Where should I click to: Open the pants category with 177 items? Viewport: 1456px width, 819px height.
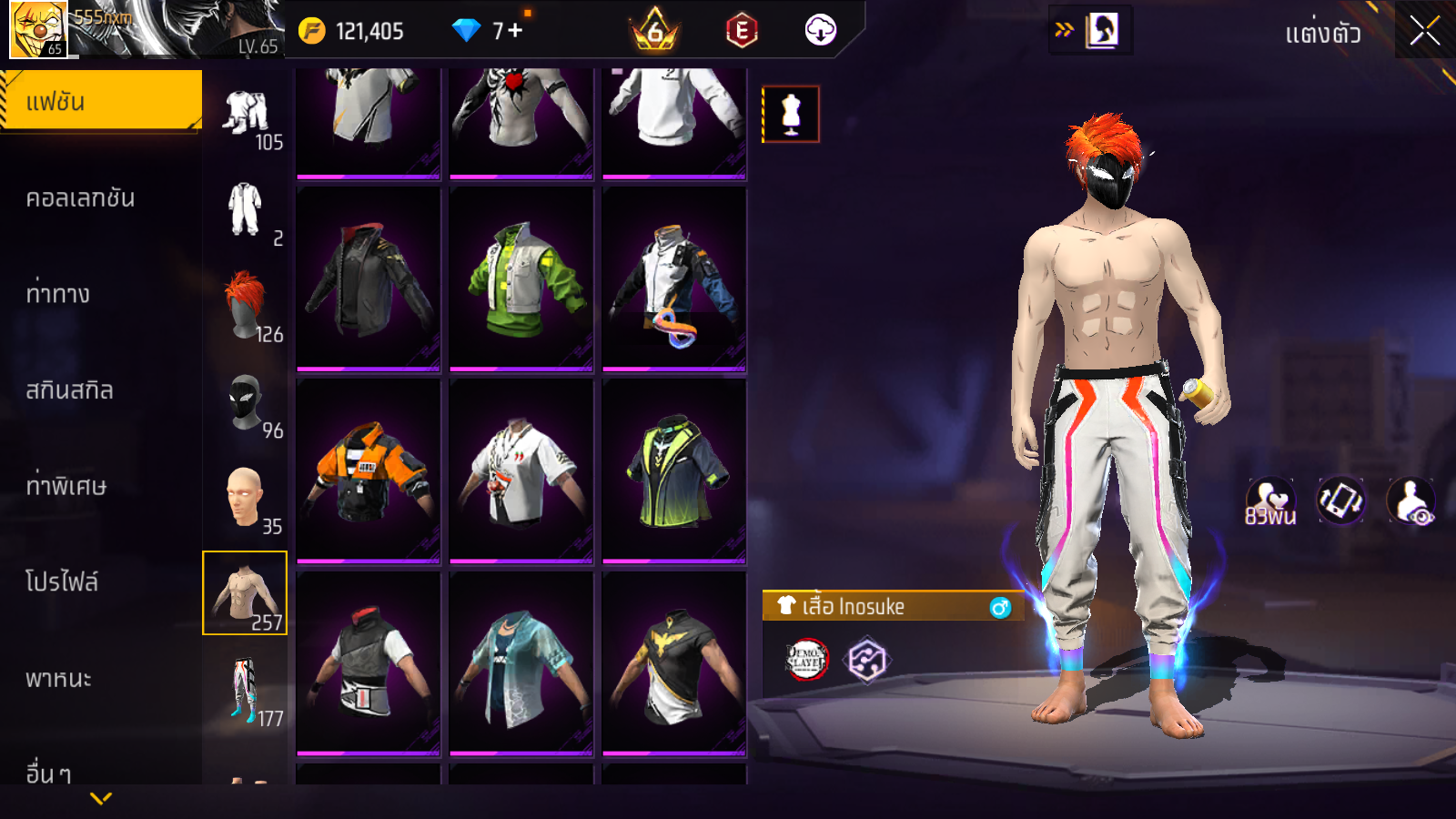click(245, 689)
